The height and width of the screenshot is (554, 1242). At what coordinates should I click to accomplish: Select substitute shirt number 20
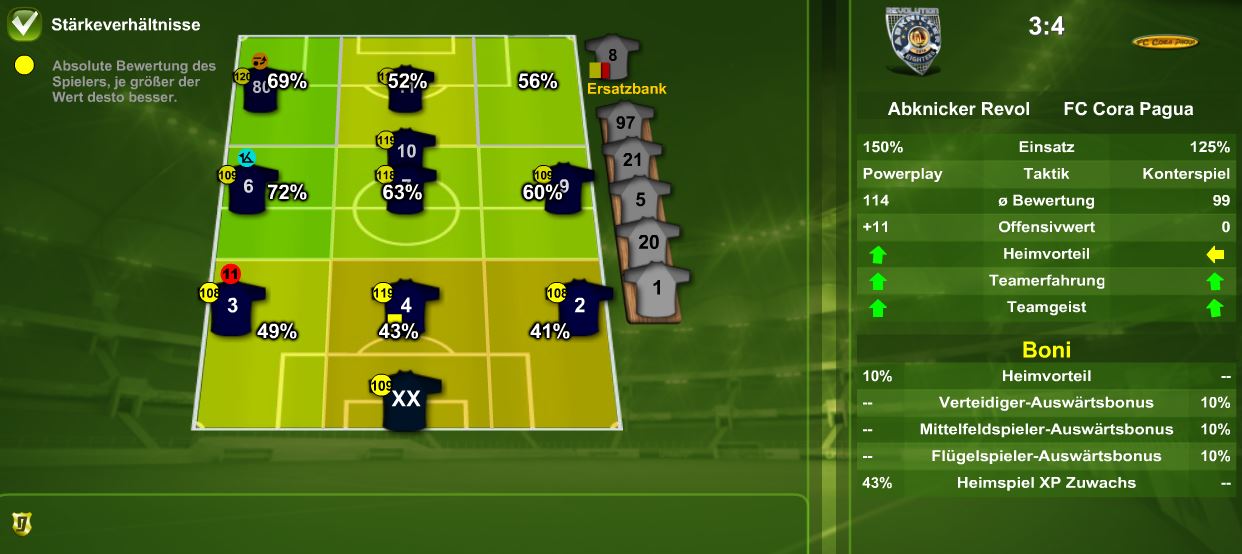tap(648, 242)
